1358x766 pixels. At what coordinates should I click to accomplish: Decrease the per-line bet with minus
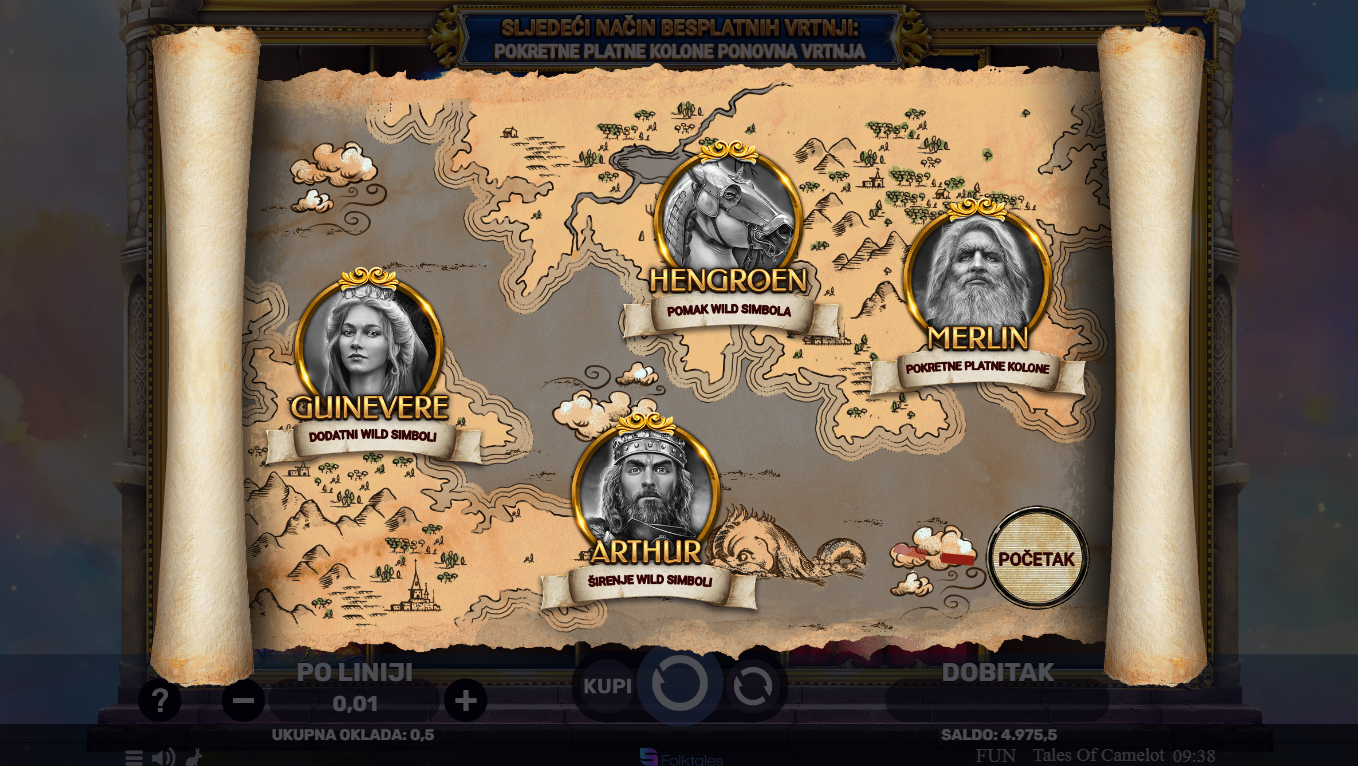(243, 700)
